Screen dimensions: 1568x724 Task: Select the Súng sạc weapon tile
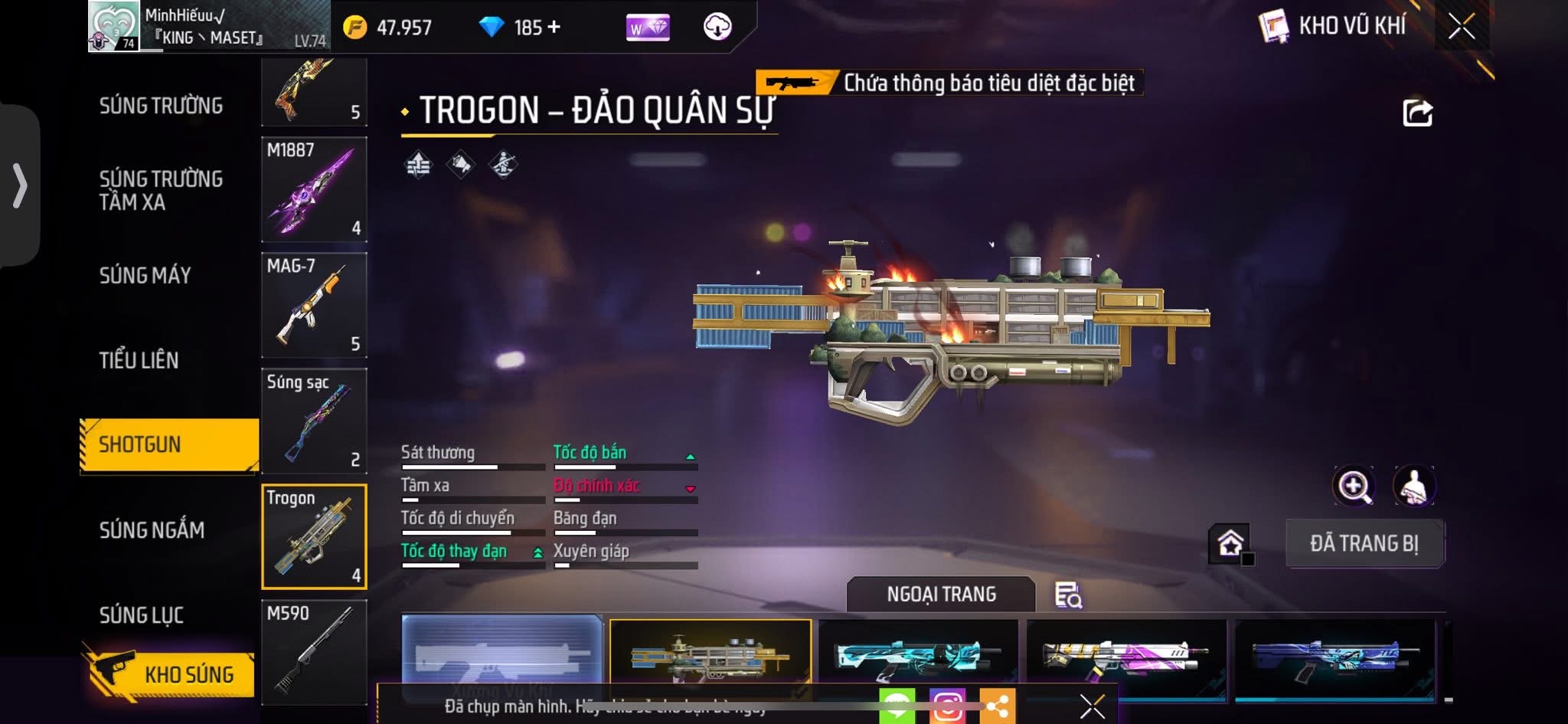pos(314,421)
